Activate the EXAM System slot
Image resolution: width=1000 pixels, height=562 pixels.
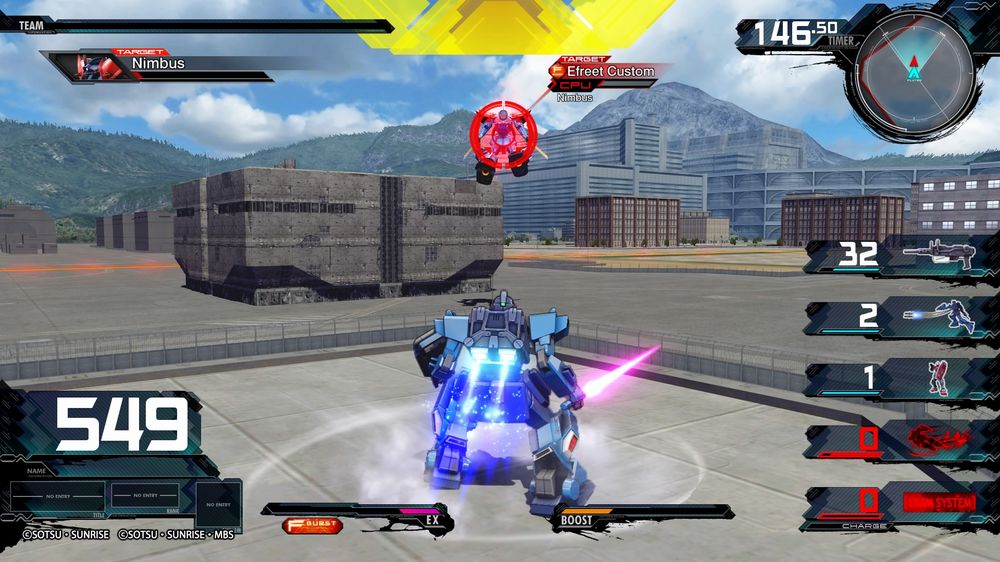tap(900, 499)
